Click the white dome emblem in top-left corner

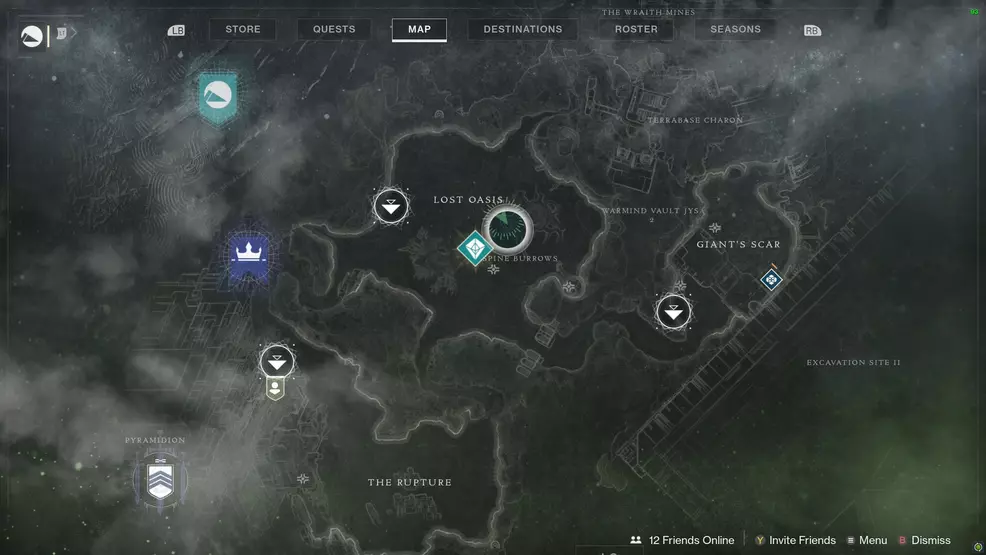click(32, 38)
